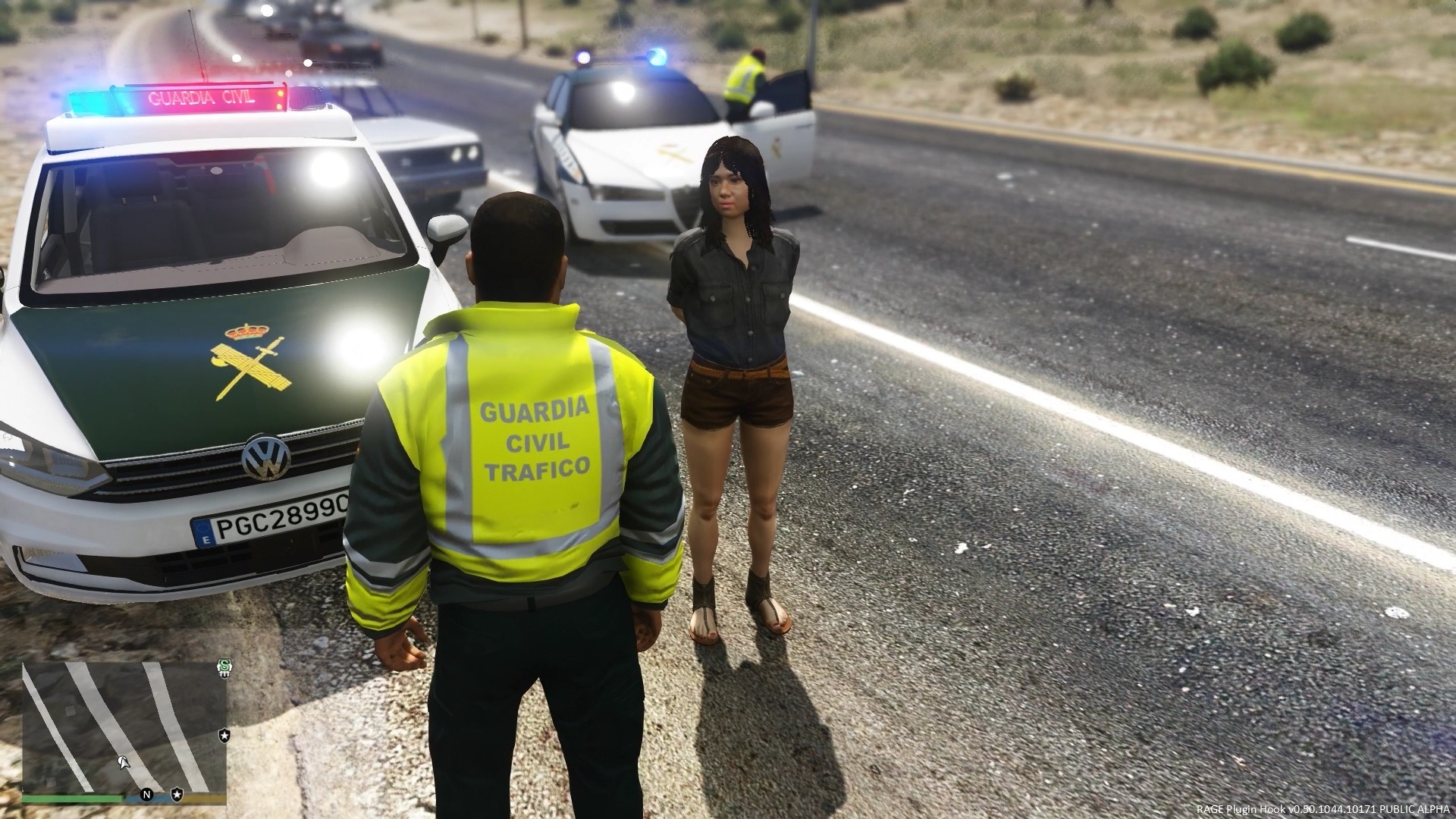
Task: Click the north N compass marker
Action: tap(146, 795)
